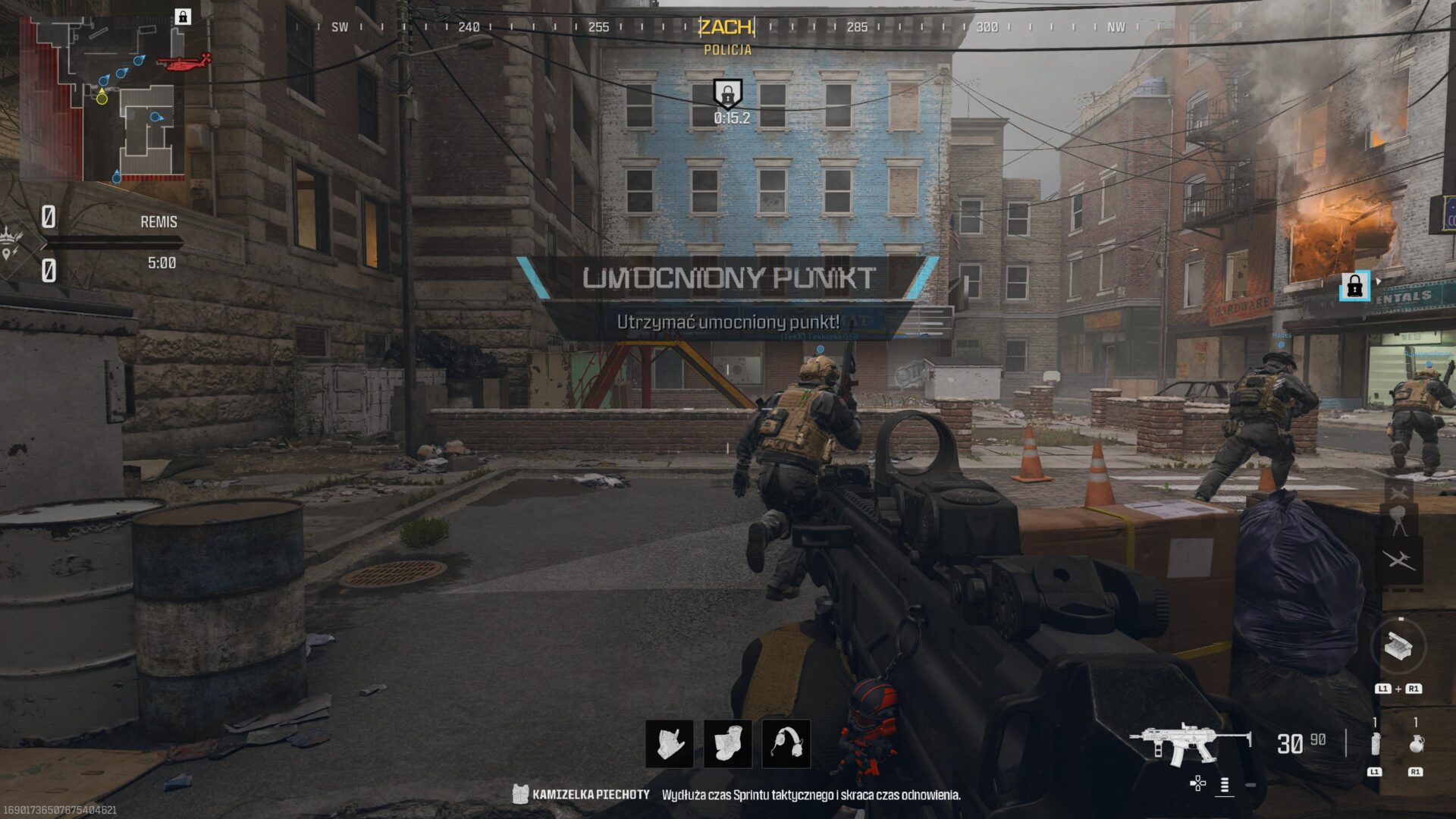This screenshot has width=1456, height=819.
Task: Click the fire mode indicator under the weapon
Action: click(1225, 785)
